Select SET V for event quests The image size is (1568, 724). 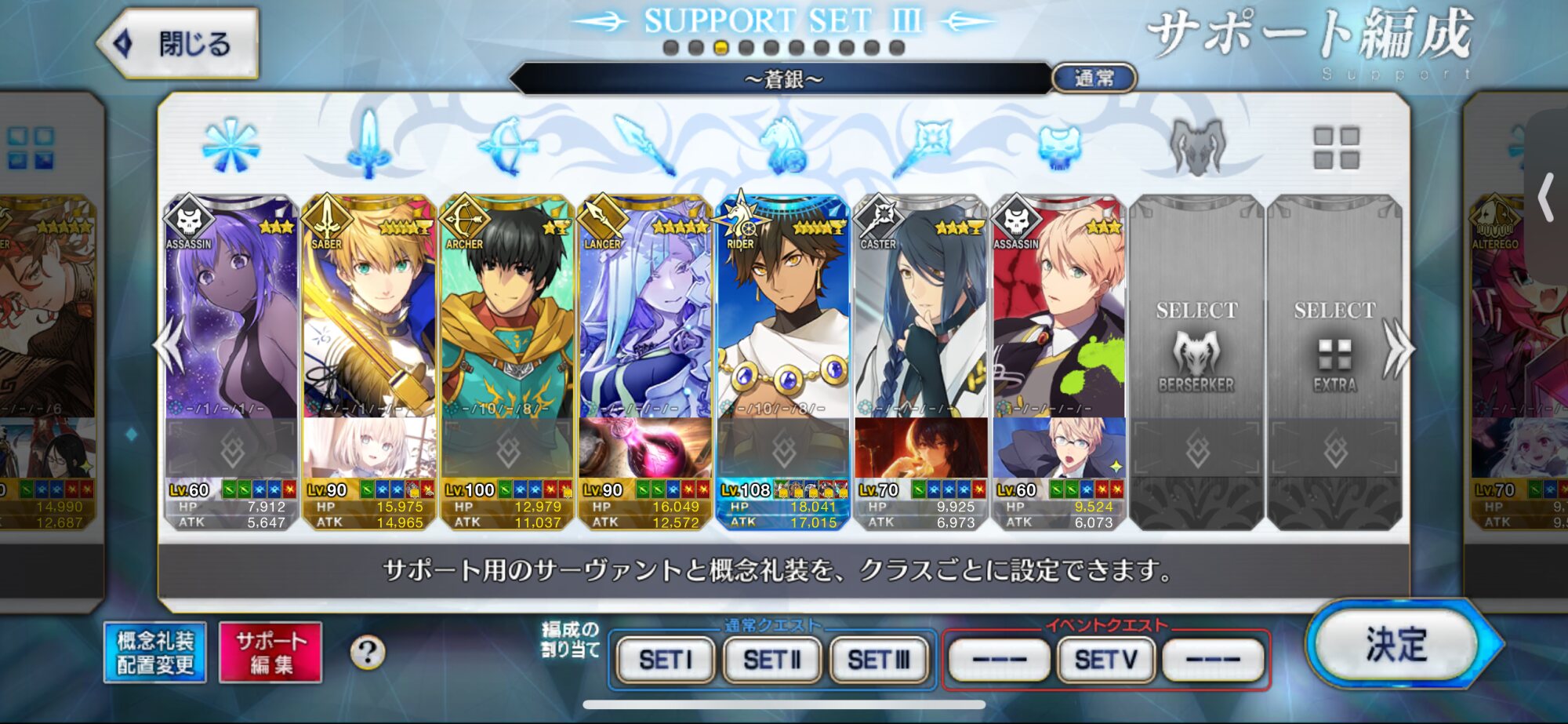coord(1105,660)
